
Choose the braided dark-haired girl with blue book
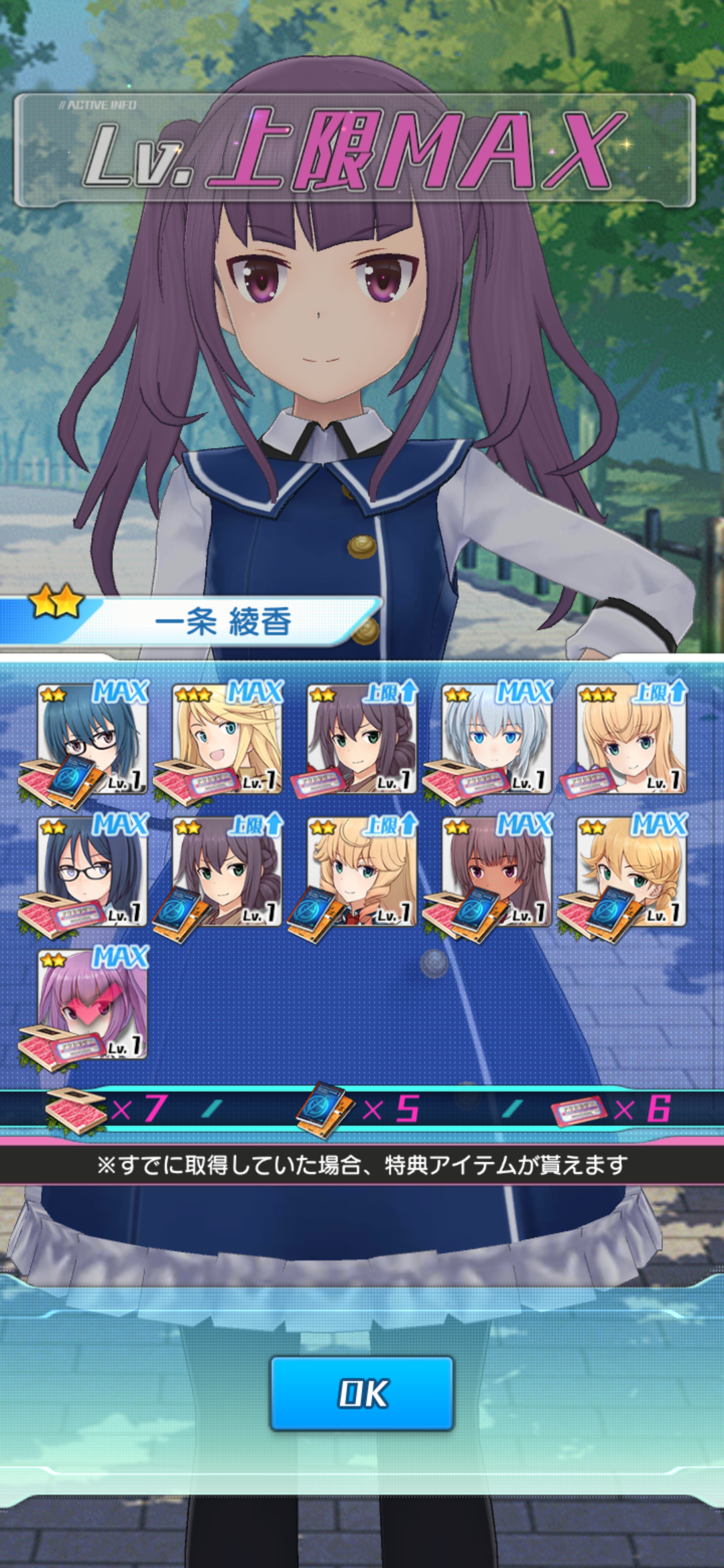pyautogui.click(x=227, y=871)
